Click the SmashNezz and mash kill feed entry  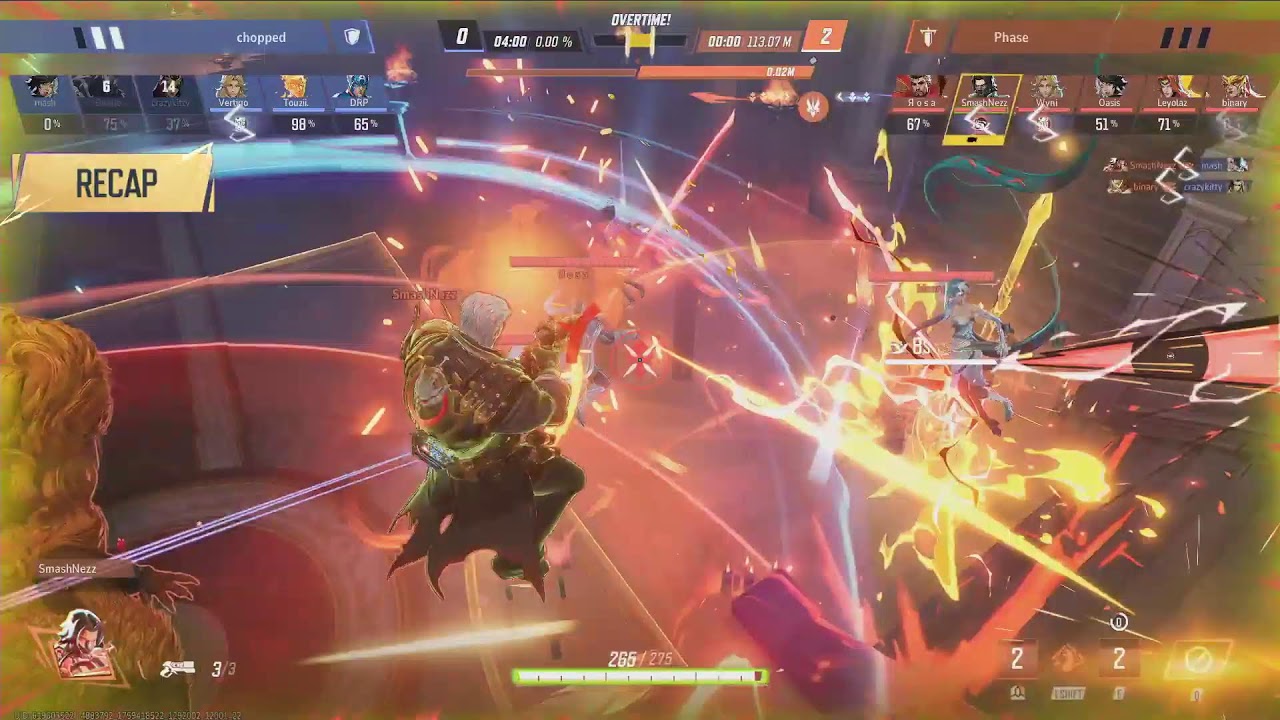click(x=1176, y=165)
